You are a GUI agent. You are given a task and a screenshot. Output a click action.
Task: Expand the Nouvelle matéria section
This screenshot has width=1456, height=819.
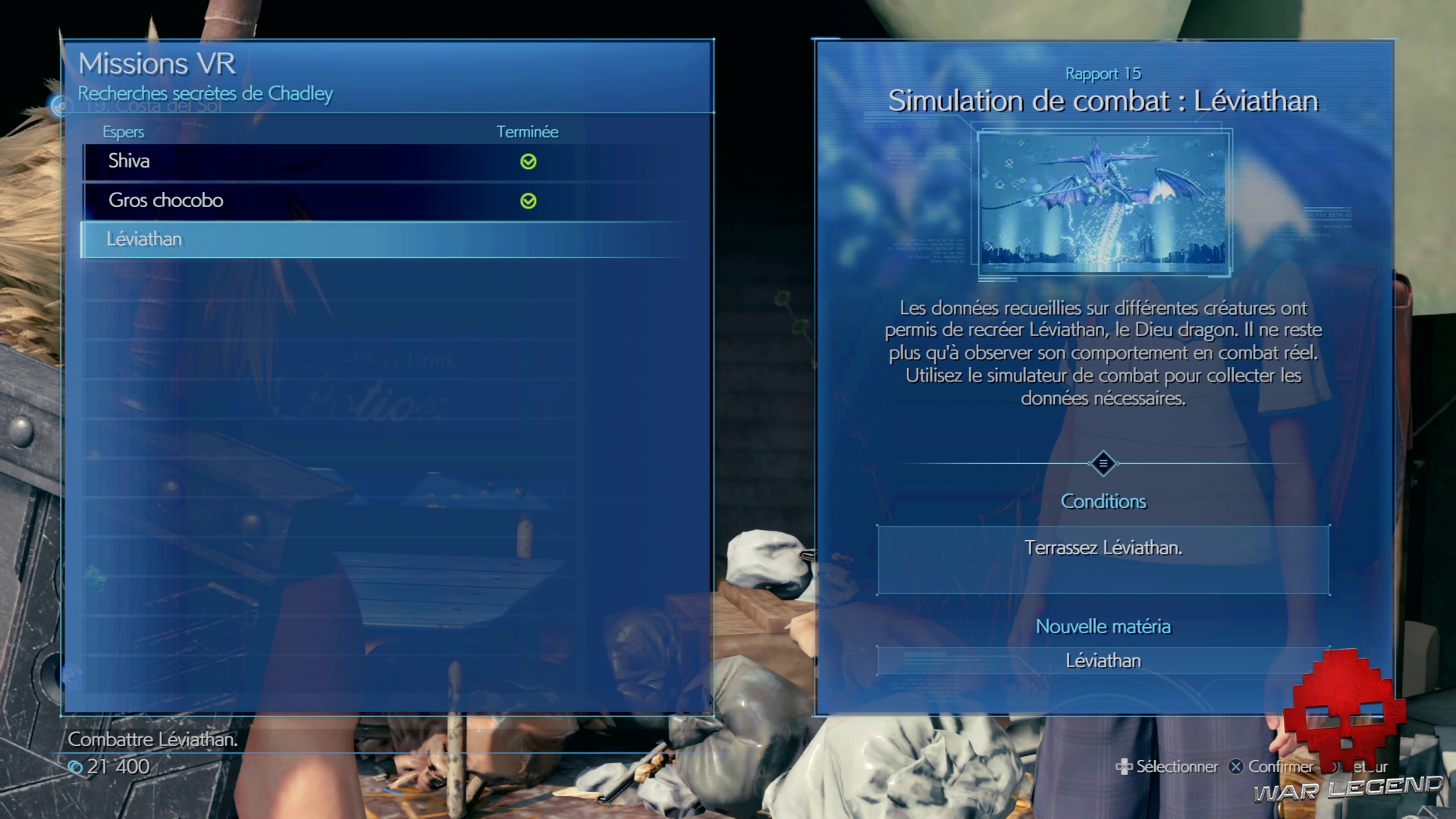(x=1103, y=626)
